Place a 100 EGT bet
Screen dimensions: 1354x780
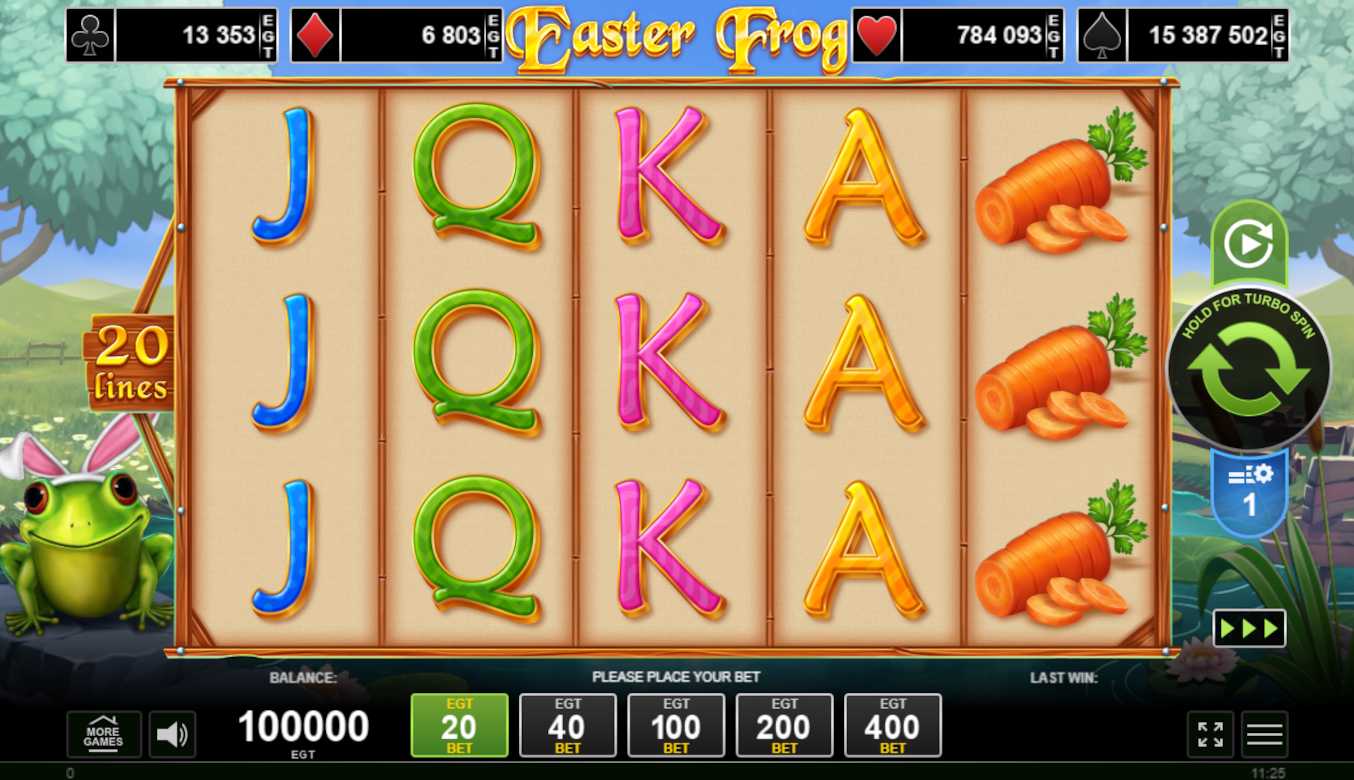[x=676, y=726]
